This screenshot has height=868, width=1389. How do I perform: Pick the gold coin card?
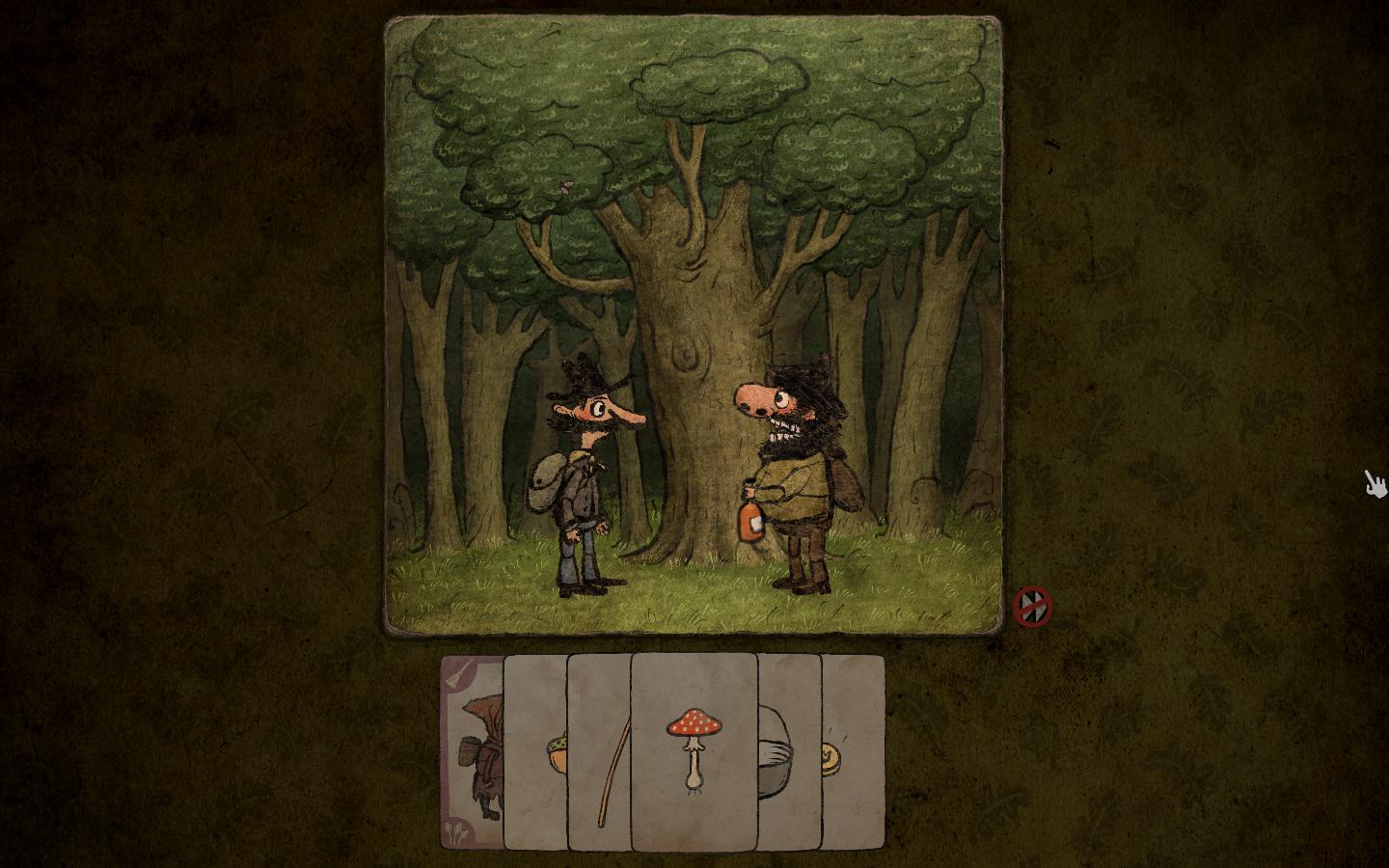point(853,752)
